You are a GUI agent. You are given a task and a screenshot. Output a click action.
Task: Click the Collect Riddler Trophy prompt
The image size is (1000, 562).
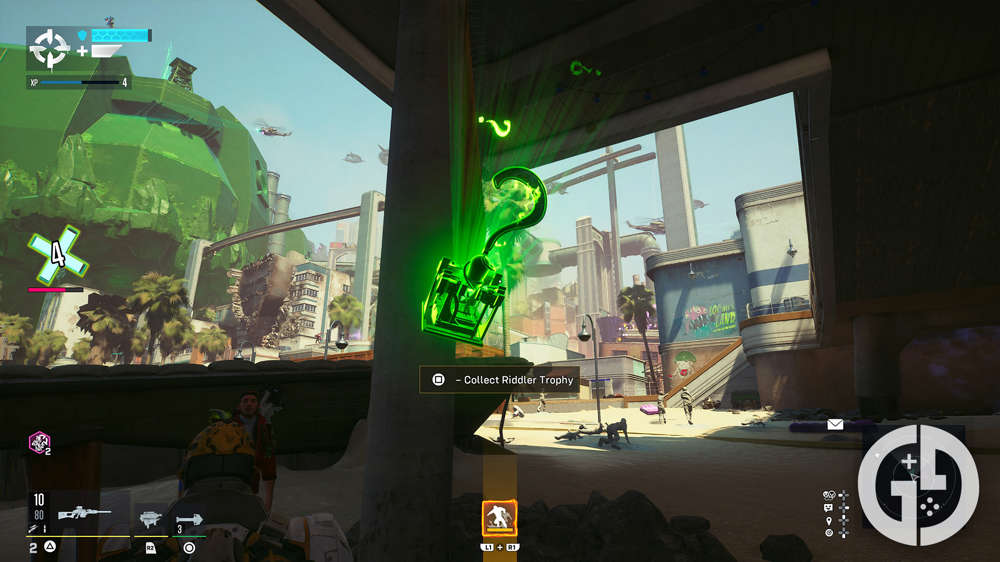click(x=501, y=380)
